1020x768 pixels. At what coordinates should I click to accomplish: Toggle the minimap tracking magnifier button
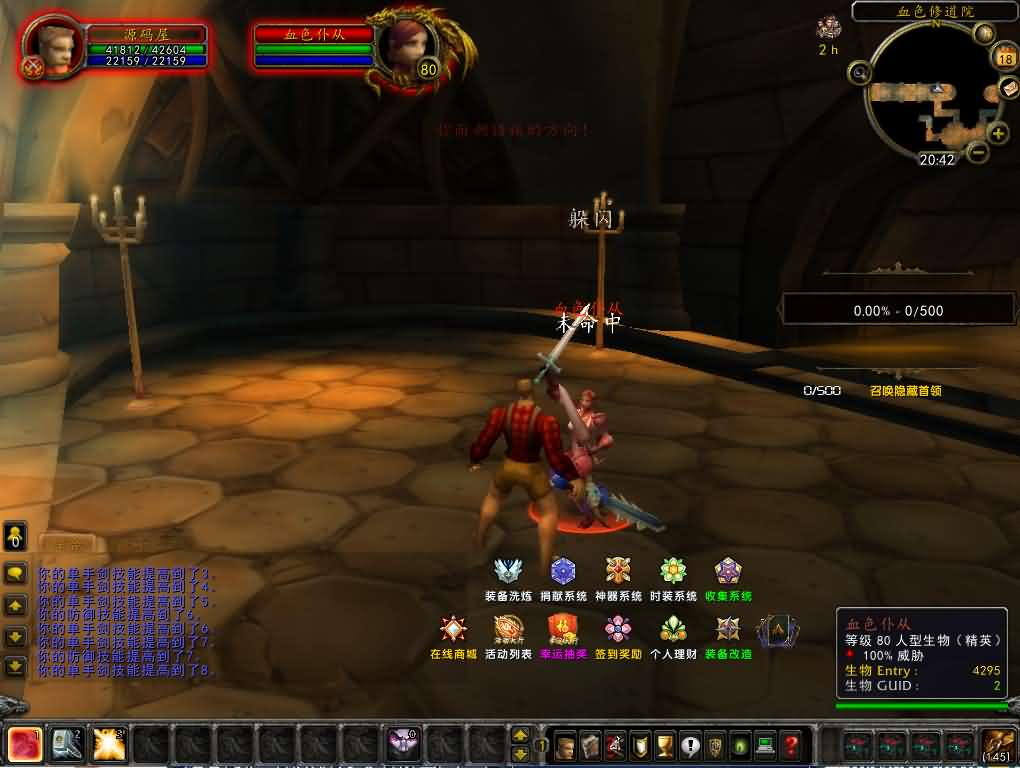(859, 72)
